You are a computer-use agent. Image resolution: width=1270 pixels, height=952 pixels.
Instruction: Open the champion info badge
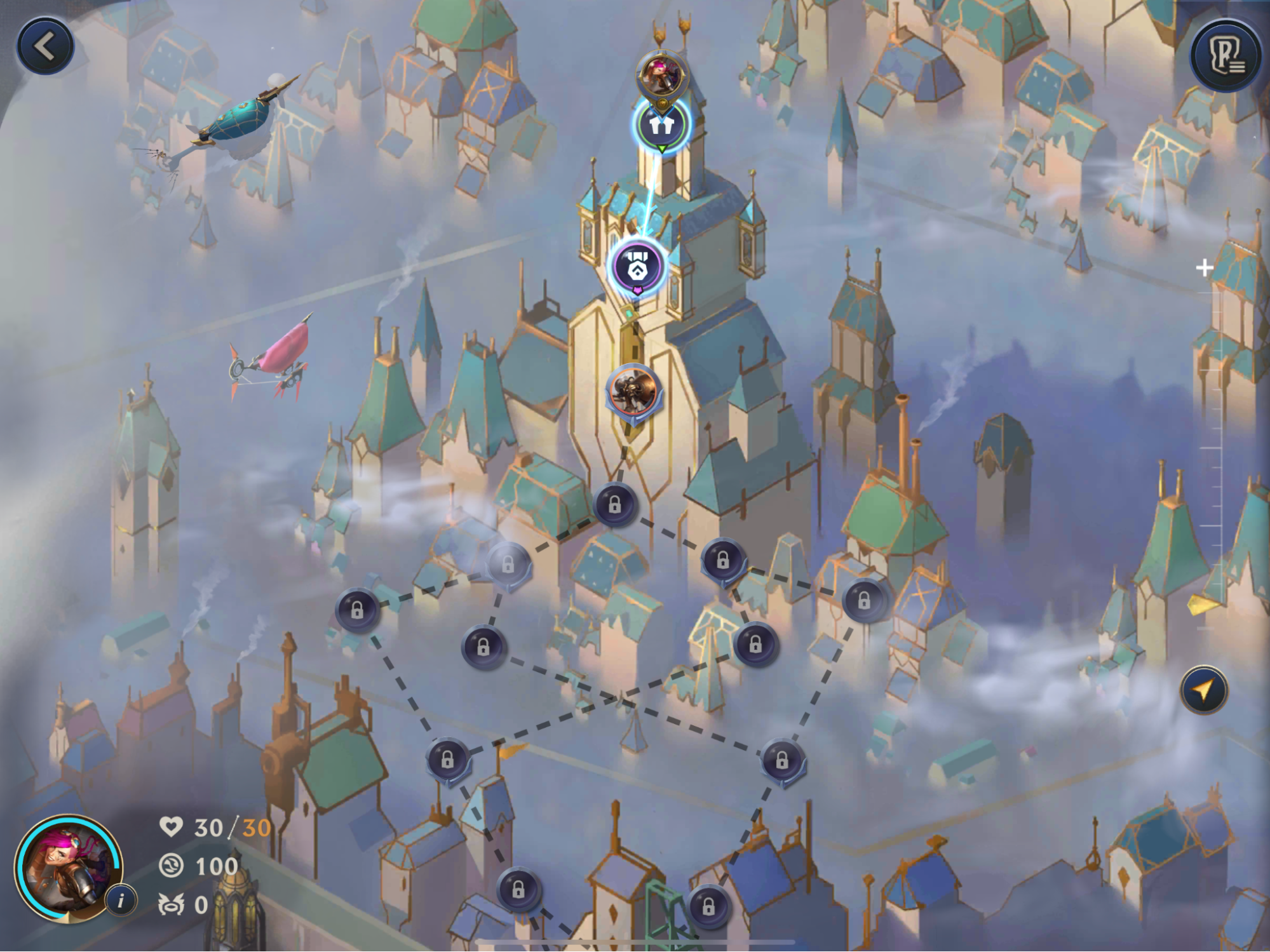pos(121,899)
